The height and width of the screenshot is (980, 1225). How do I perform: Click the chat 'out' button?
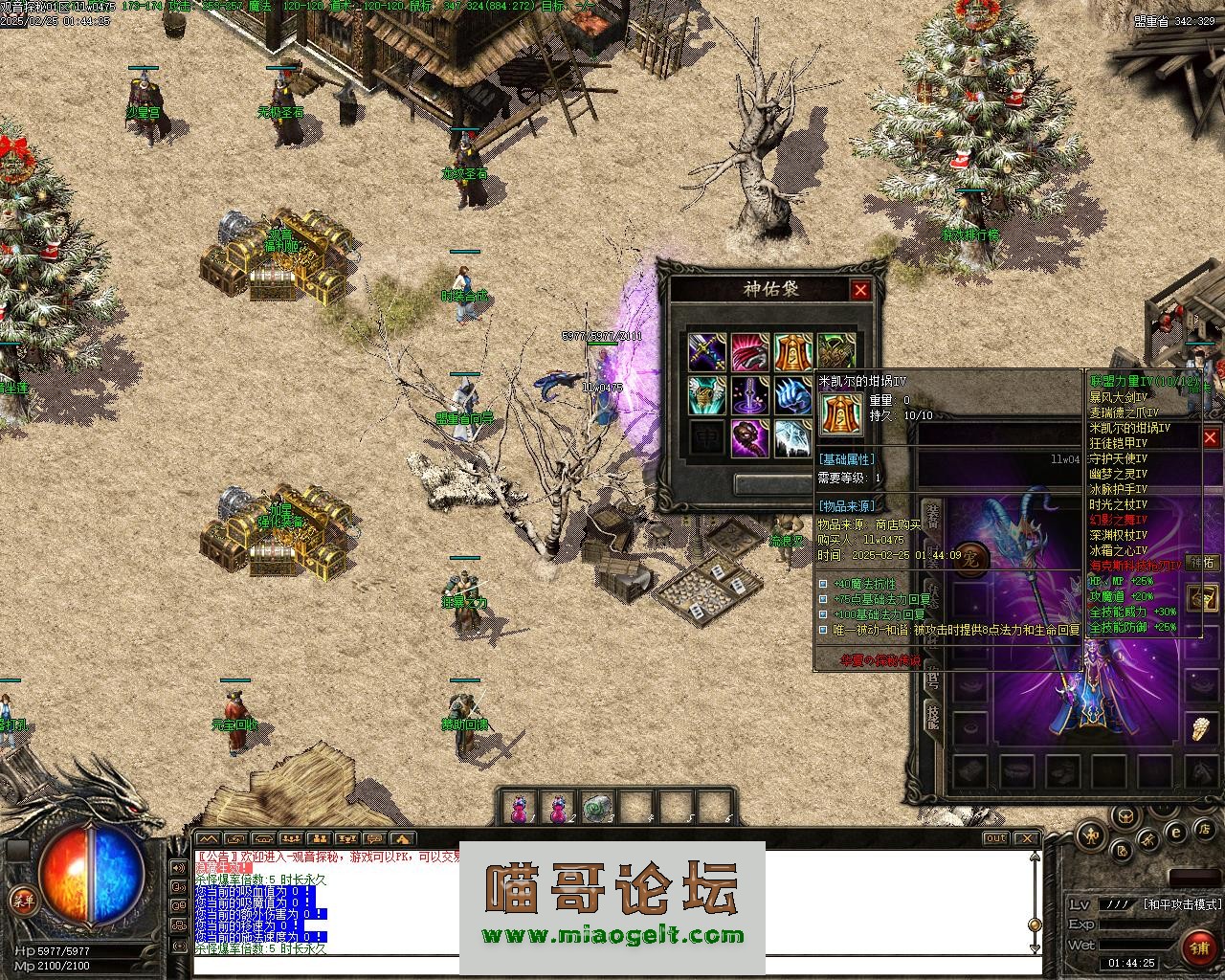tap(996, 838)
